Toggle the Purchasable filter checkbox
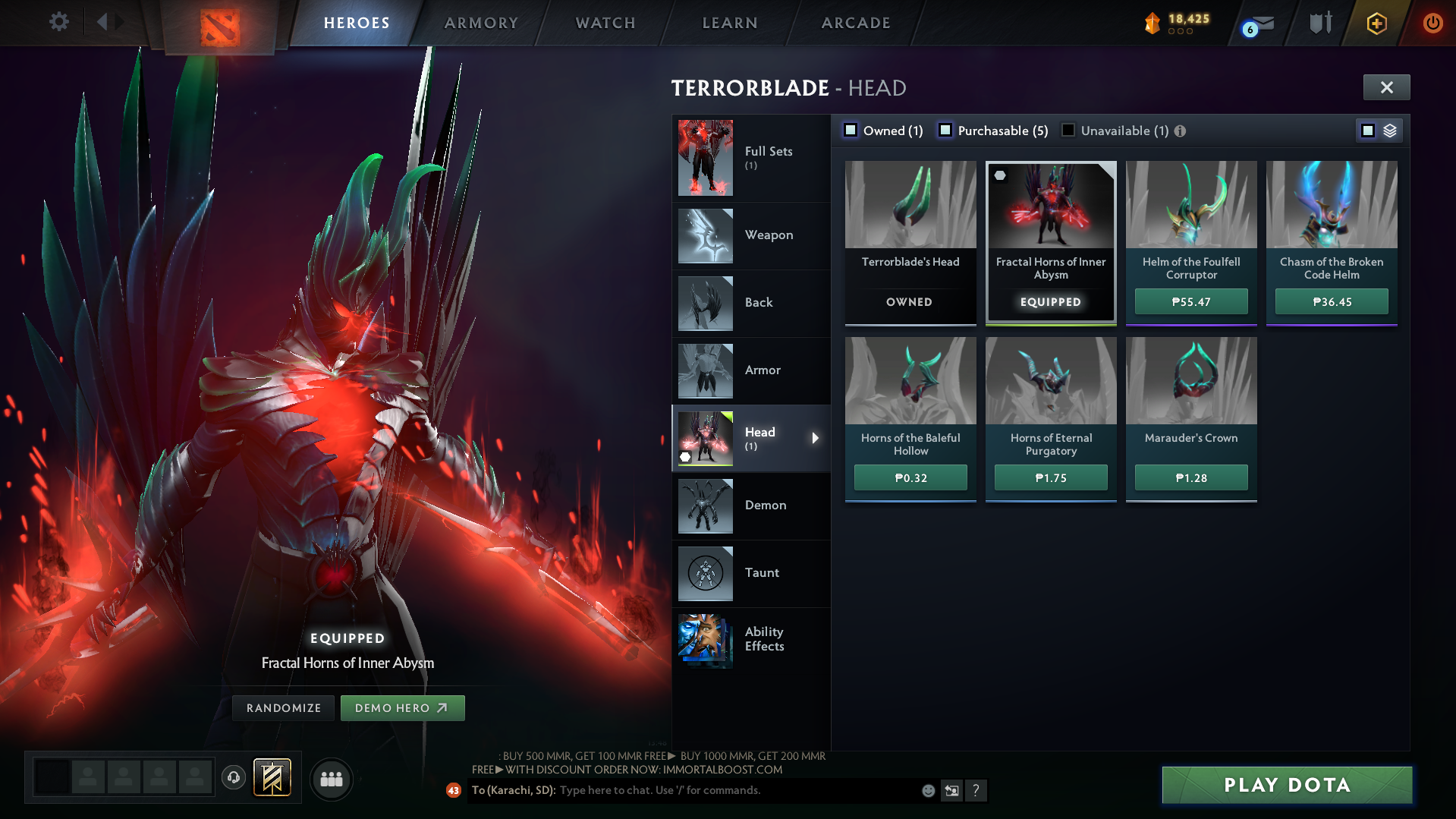 click(945, 130)
